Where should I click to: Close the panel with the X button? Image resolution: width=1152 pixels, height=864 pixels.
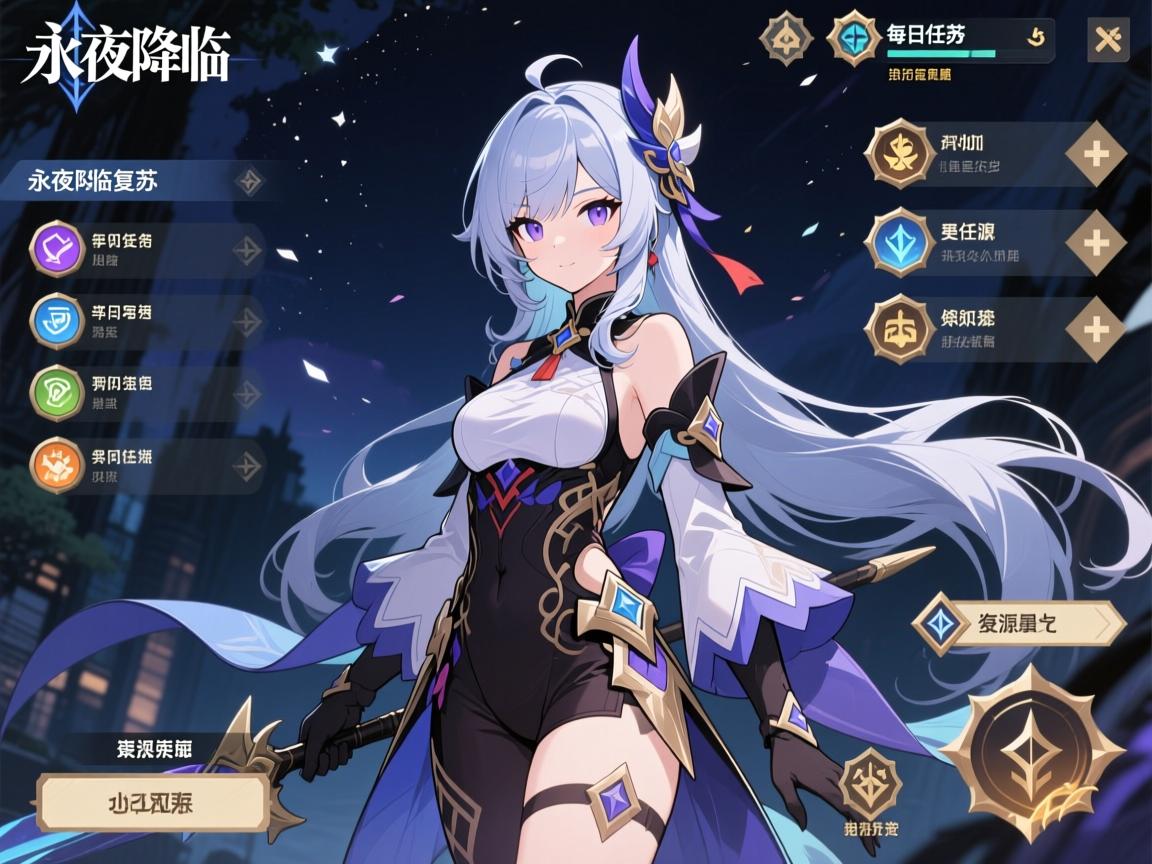click(x=1107, y=40)
